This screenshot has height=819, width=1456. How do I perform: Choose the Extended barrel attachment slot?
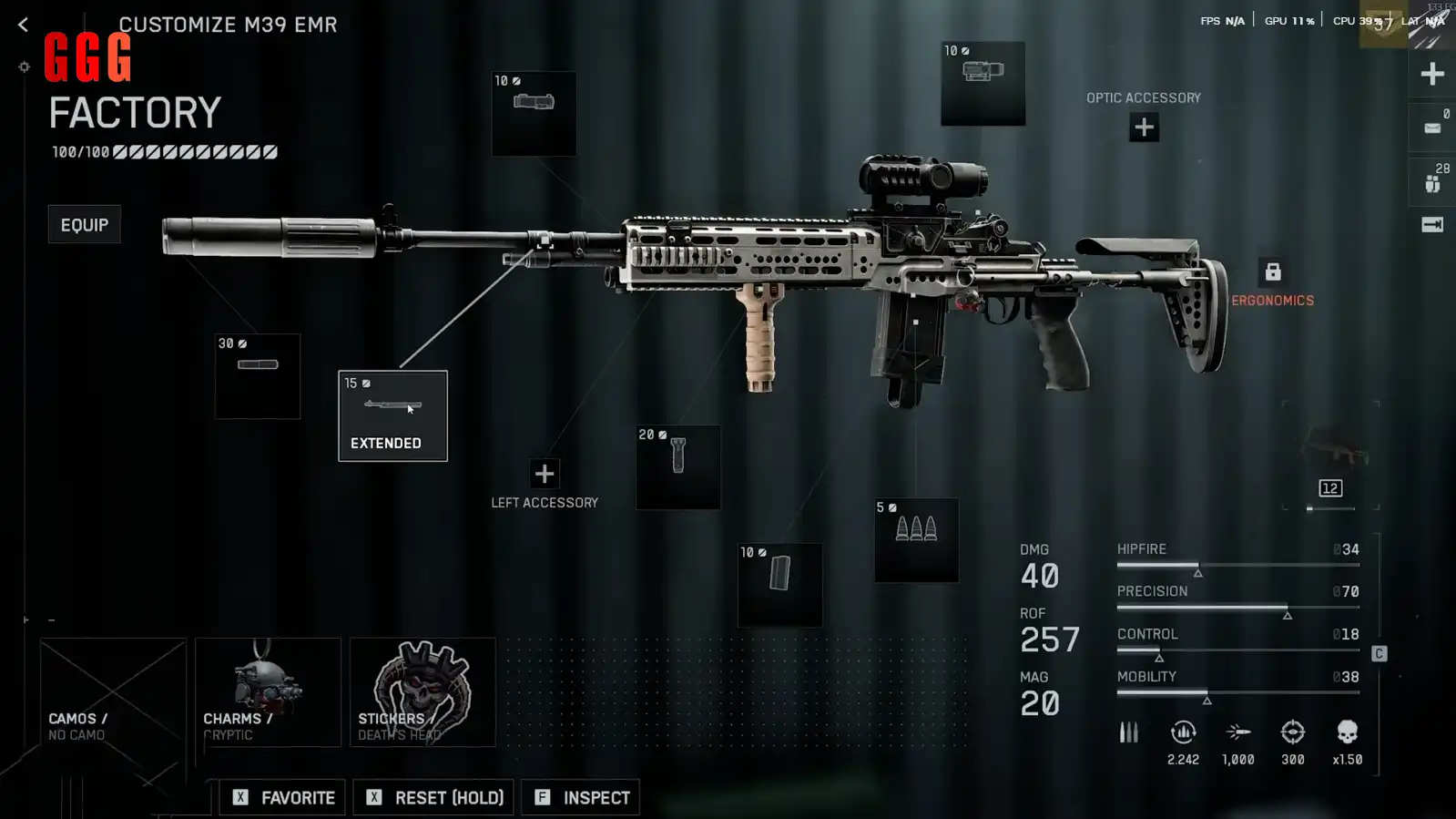392,415
